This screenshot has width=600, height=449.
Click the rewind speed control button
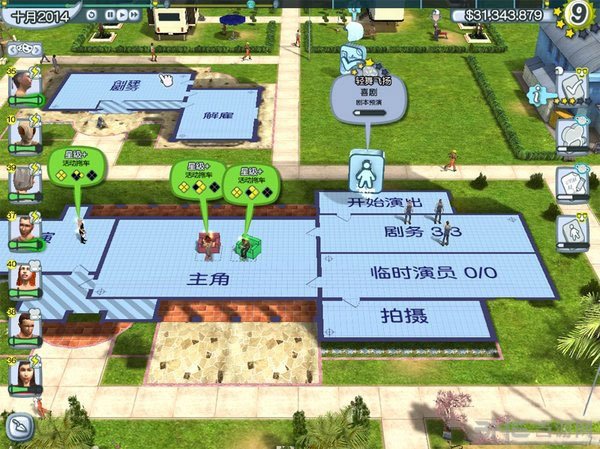(92, 15)
